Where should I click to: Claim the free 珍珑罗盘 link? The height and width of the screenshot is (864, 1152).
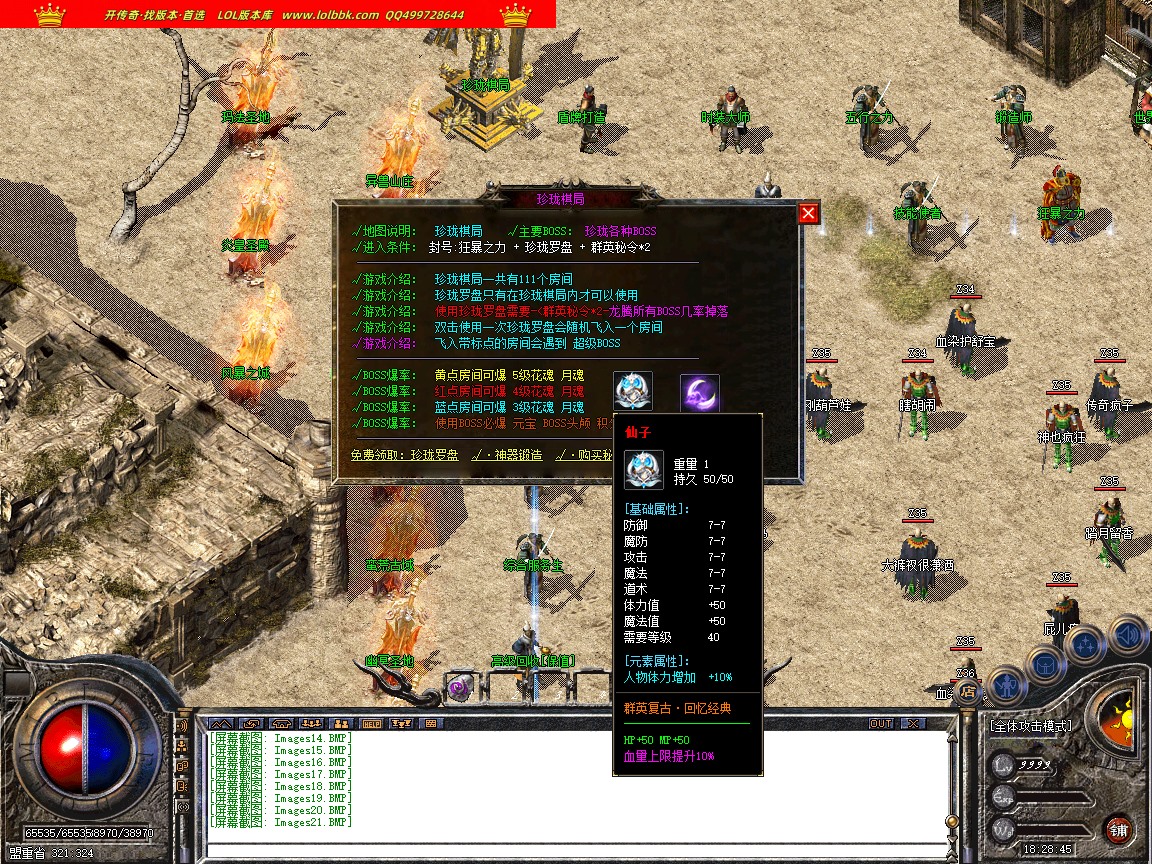click(x=405, y=455)
